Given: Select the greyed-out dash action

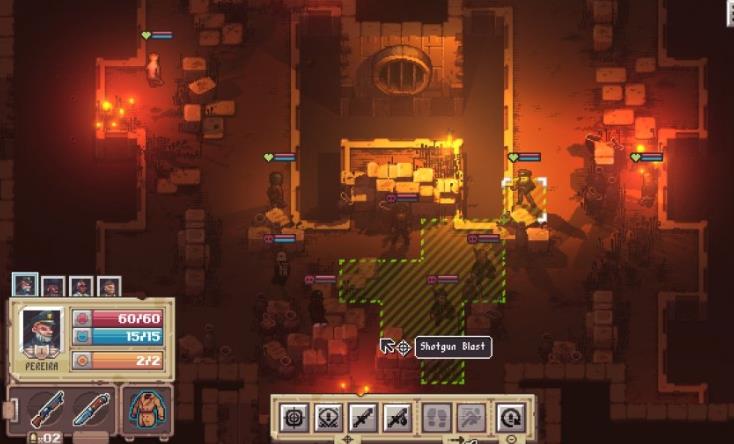Looking at the screenshot, I should tap(470, 416).
